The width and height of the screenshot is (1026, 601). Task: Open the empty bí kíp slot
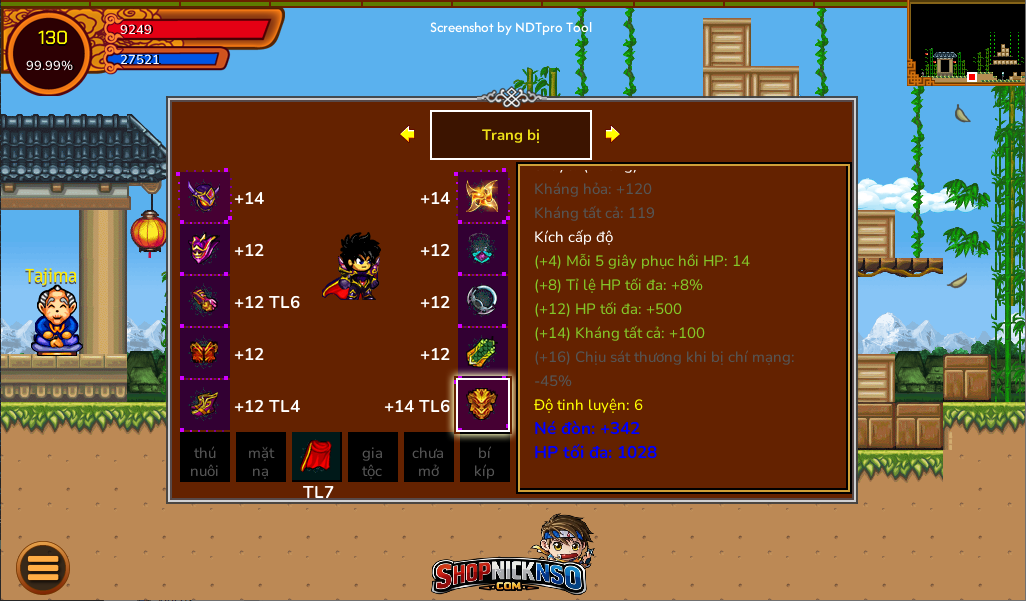point(485,457)
